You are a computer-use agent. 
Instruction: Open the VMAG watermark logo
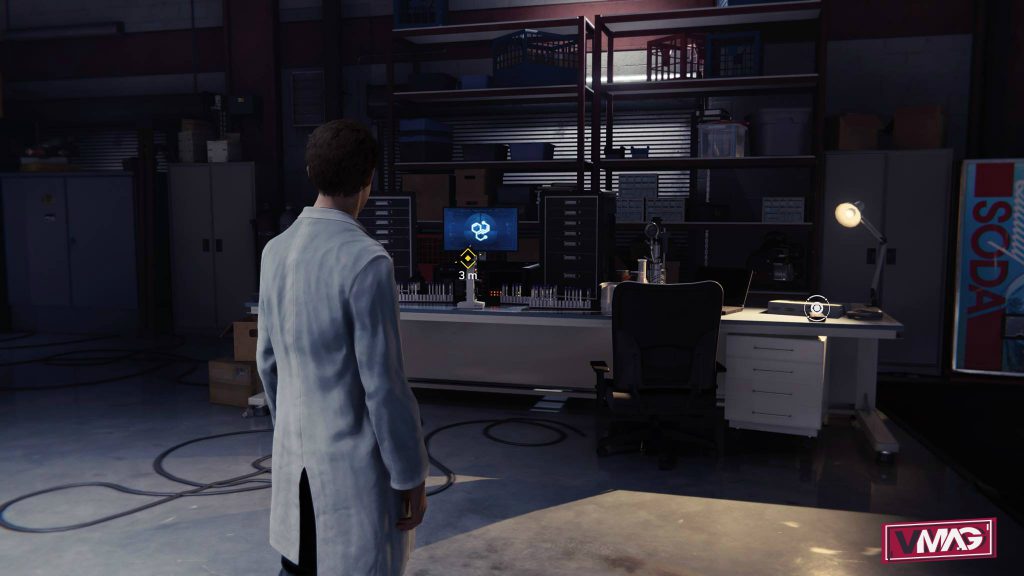[938, 540]
